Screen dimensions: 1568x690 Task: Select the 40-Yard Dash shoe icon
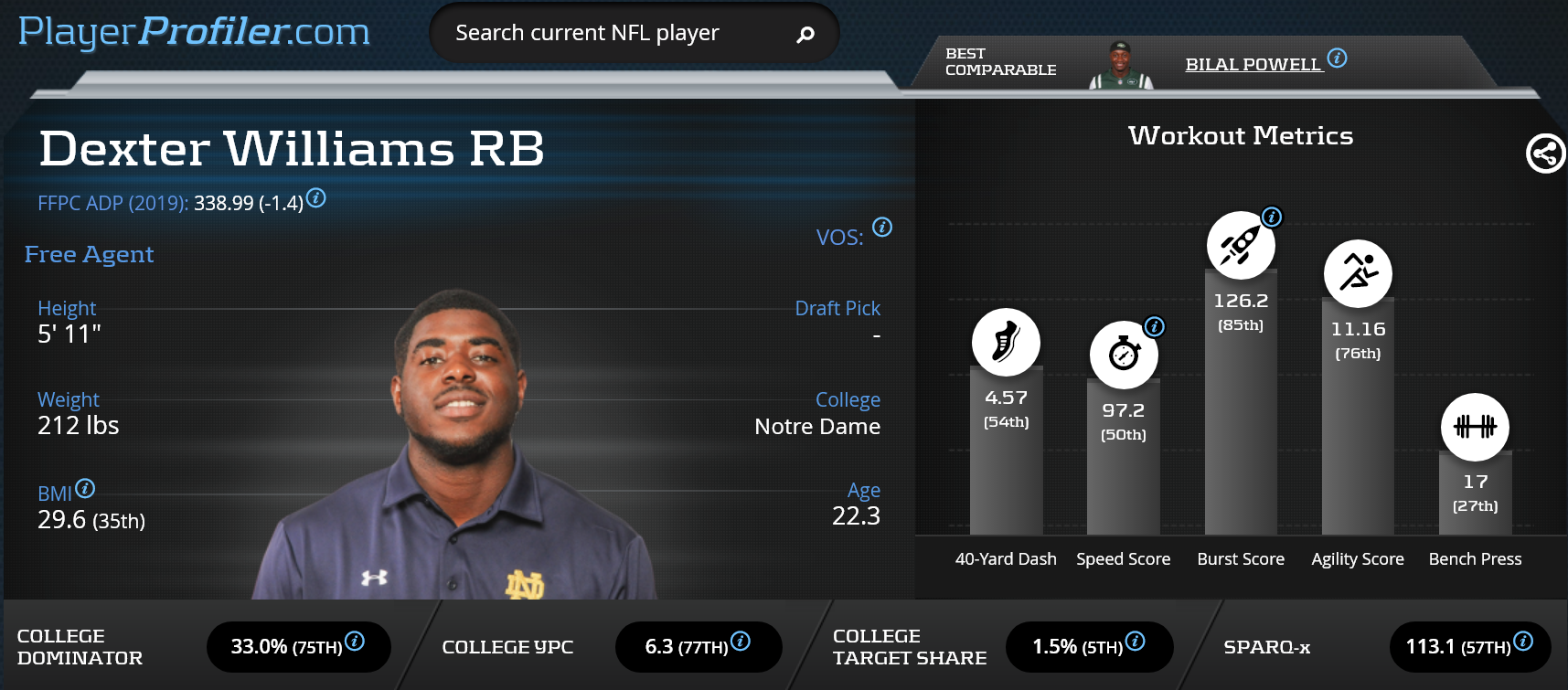tap(1006, 343)
